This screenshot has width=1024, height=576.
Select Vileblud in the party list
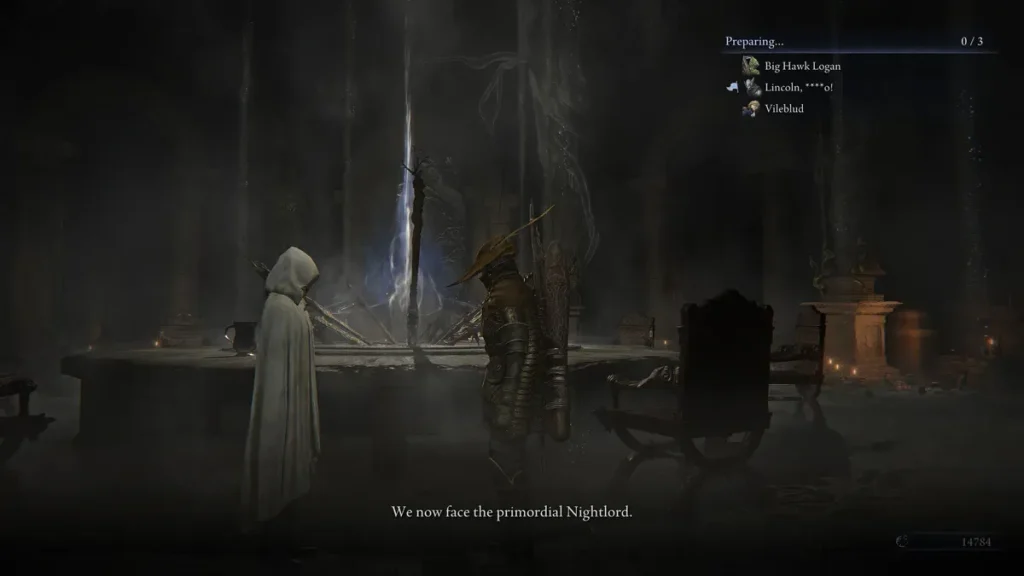pyautogui.click(x=784, y=108)
